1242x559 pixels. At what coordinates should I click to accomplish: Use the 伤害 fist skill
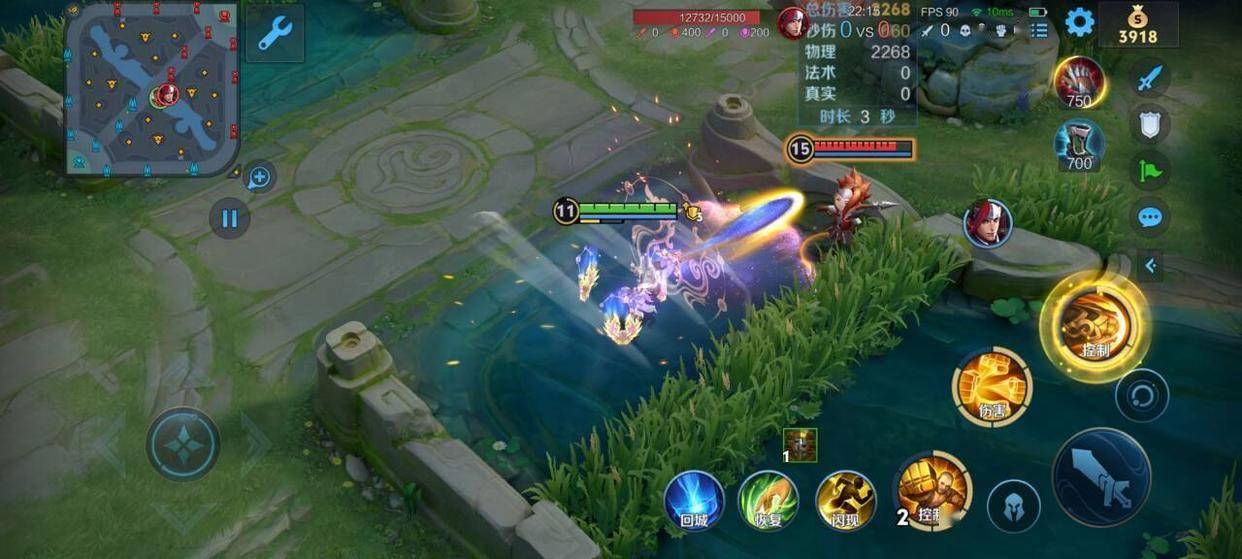tap(992, 386)
